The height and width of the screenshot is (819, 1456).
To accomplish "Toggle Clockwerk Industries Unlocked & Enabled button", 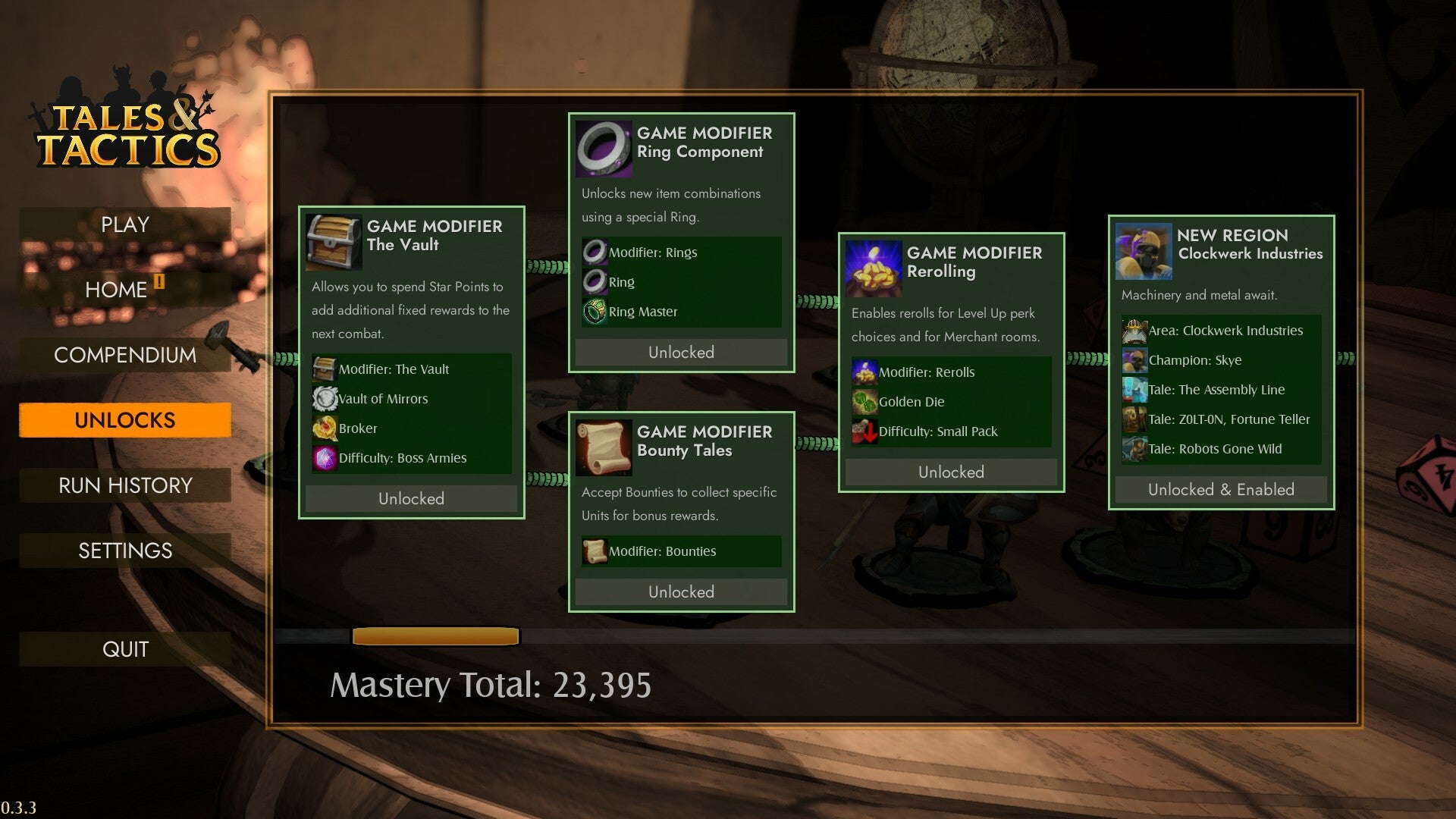I will 1221,490.
